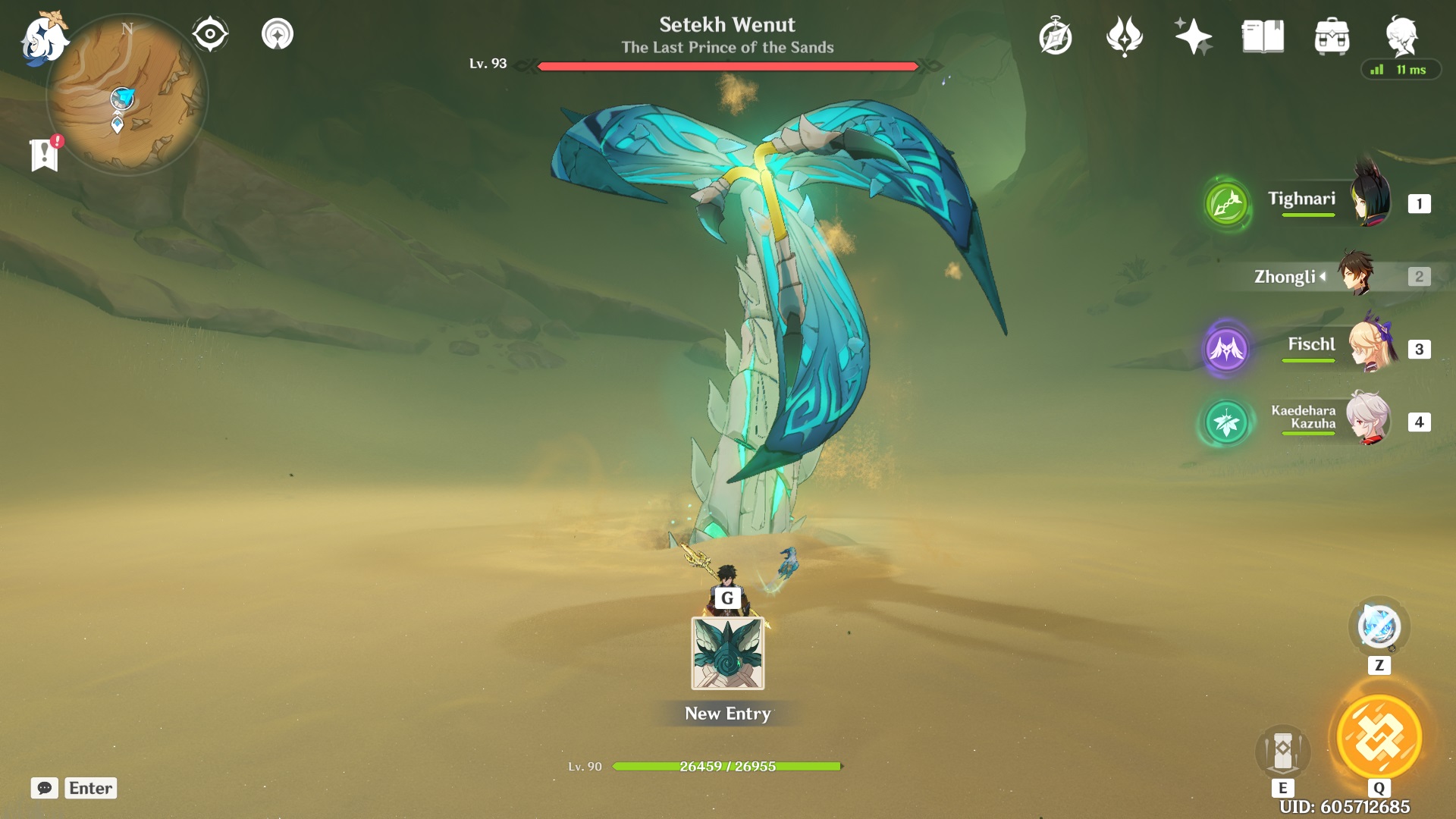1456x819 pixels.
Task: Open the quest notification with red exclamation
Action: click(45, 155)
